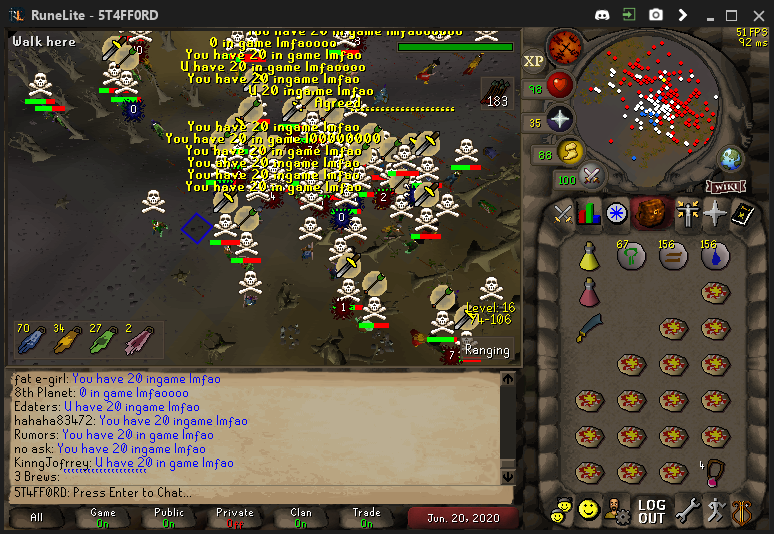Select the blue scimitar in the inventory

pyautogui.click(x=590, y=327)
